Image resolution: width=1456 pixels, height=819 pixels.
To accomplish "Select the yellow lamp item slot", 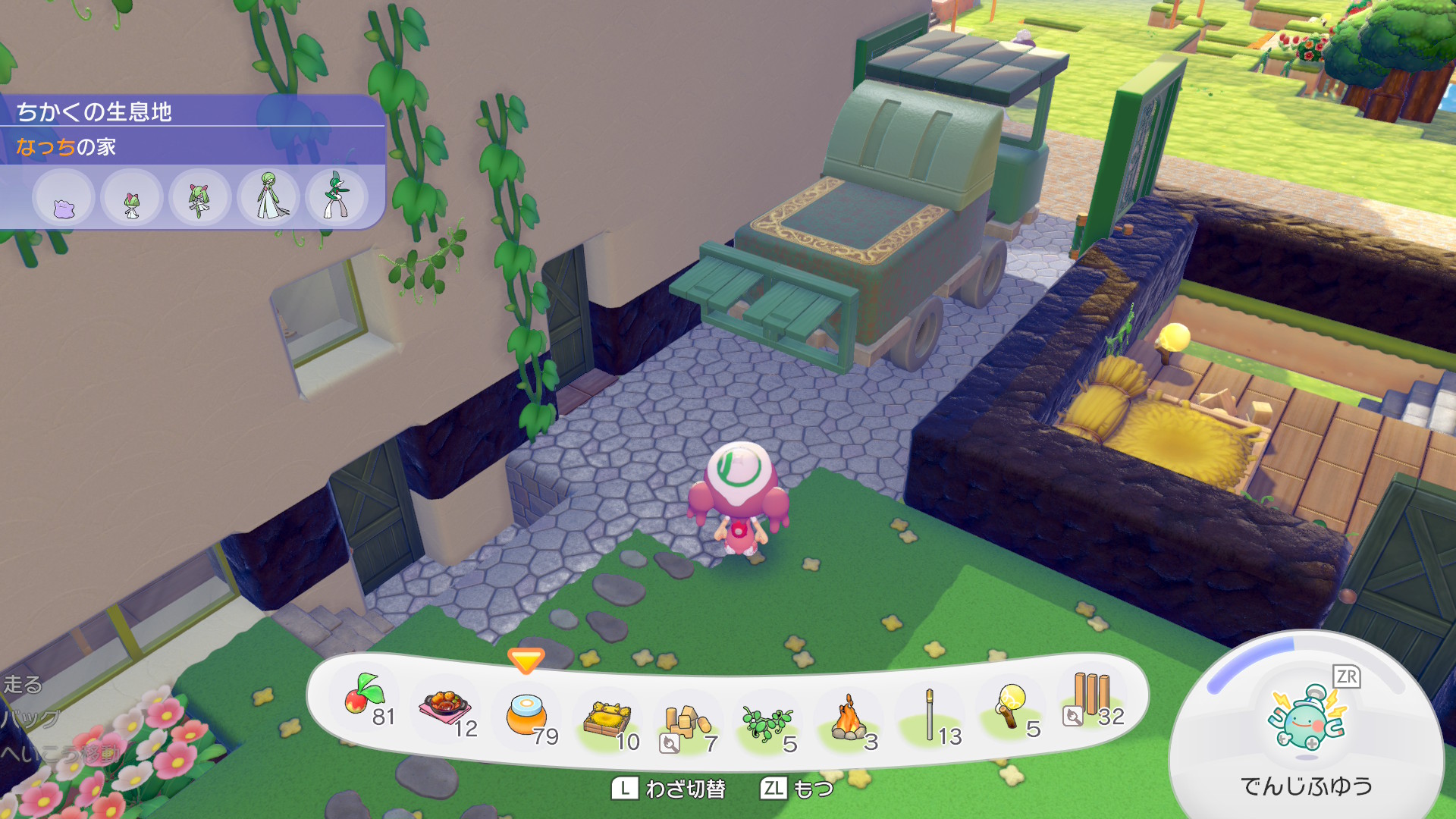I will tap(1010, 705).
